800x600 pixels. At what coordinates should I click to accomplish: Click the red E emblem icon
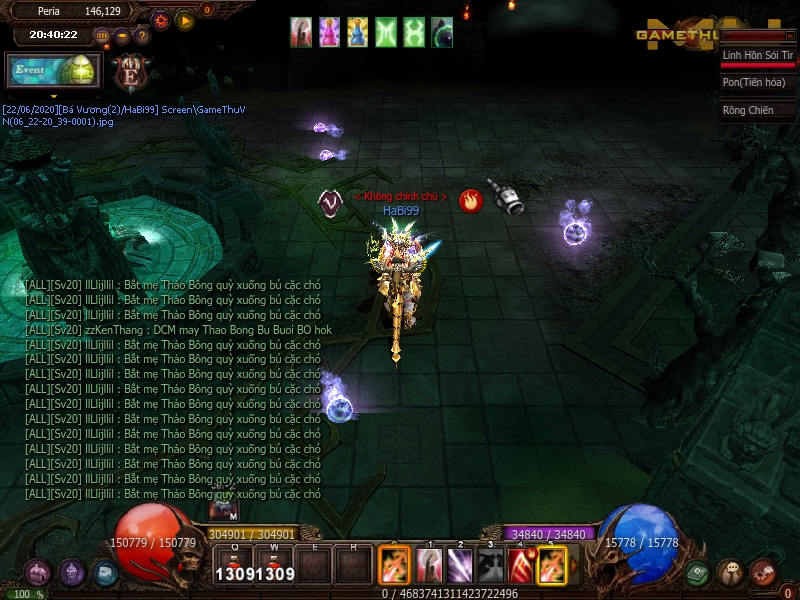(x=132, y=72)
